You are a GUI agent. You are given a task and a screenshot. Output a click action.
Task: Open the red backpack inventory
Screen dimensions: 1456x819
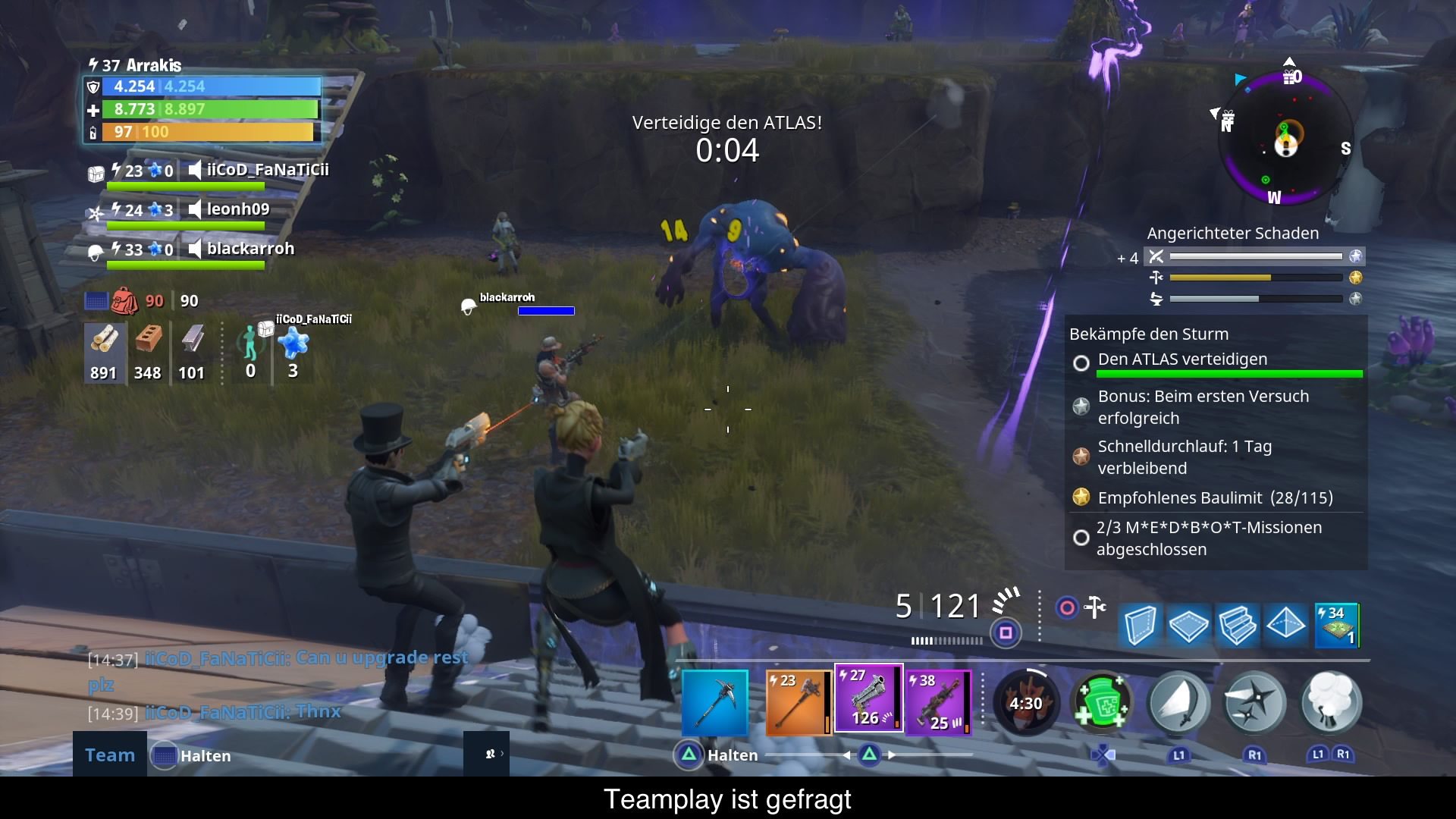(124, 301)
